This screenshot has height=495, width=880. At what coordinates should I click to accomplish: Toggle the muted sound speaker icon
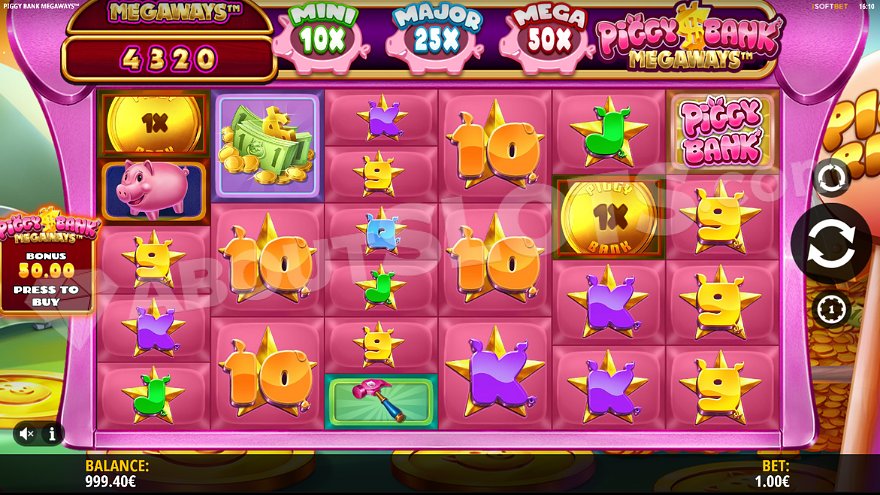(27, 434)
